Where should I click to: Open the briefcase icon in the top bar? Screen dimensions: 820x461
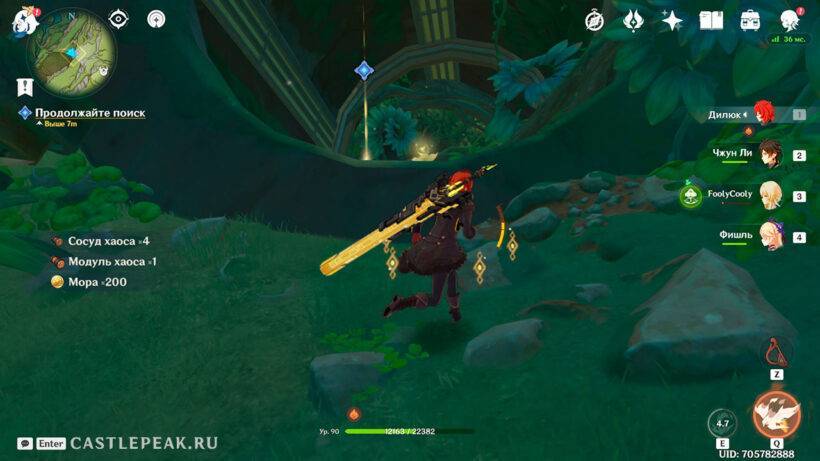point(750,19)
